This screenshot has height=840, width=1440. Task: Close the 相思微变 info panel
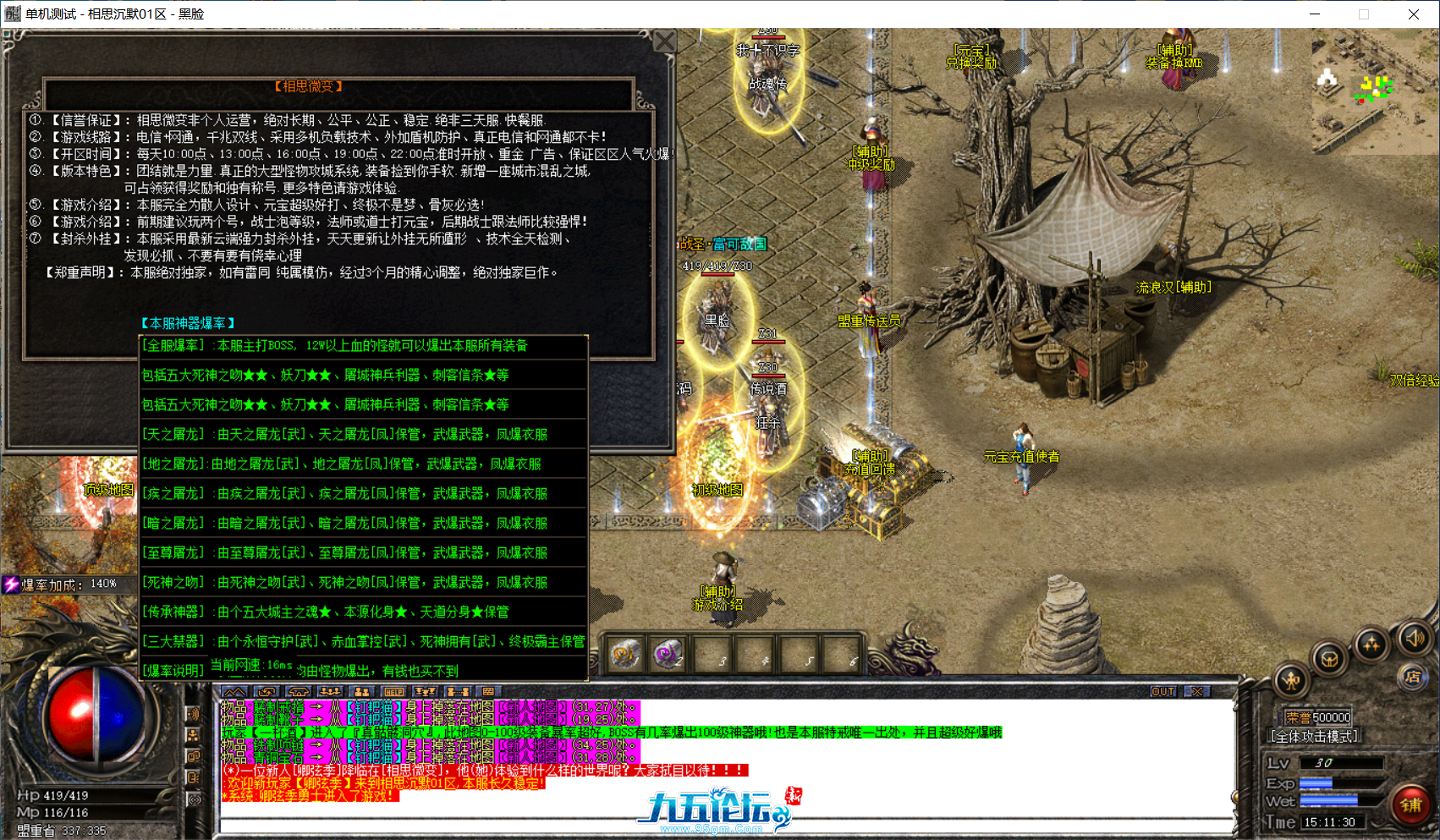[665, 41]
